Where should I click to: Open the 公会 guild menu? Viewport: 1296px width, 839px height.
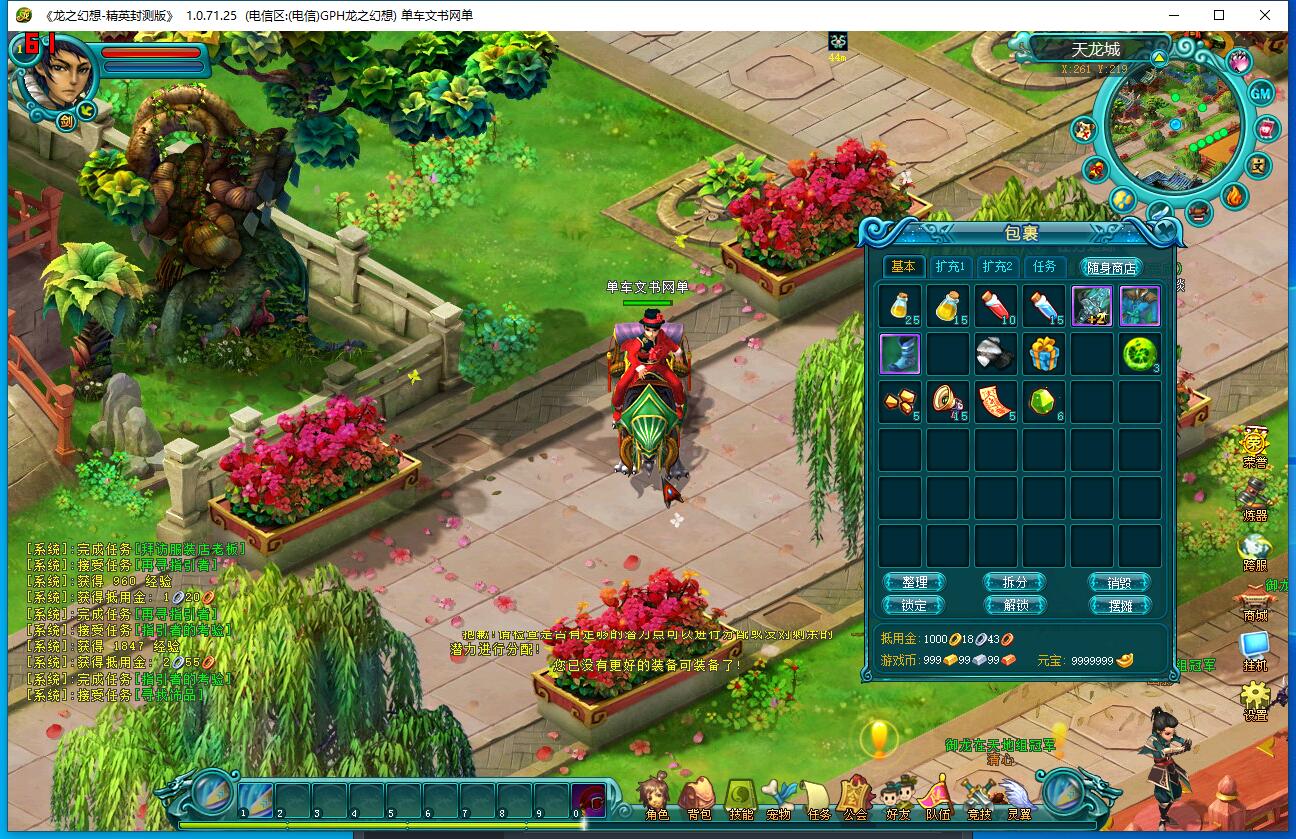click(854, 798)
